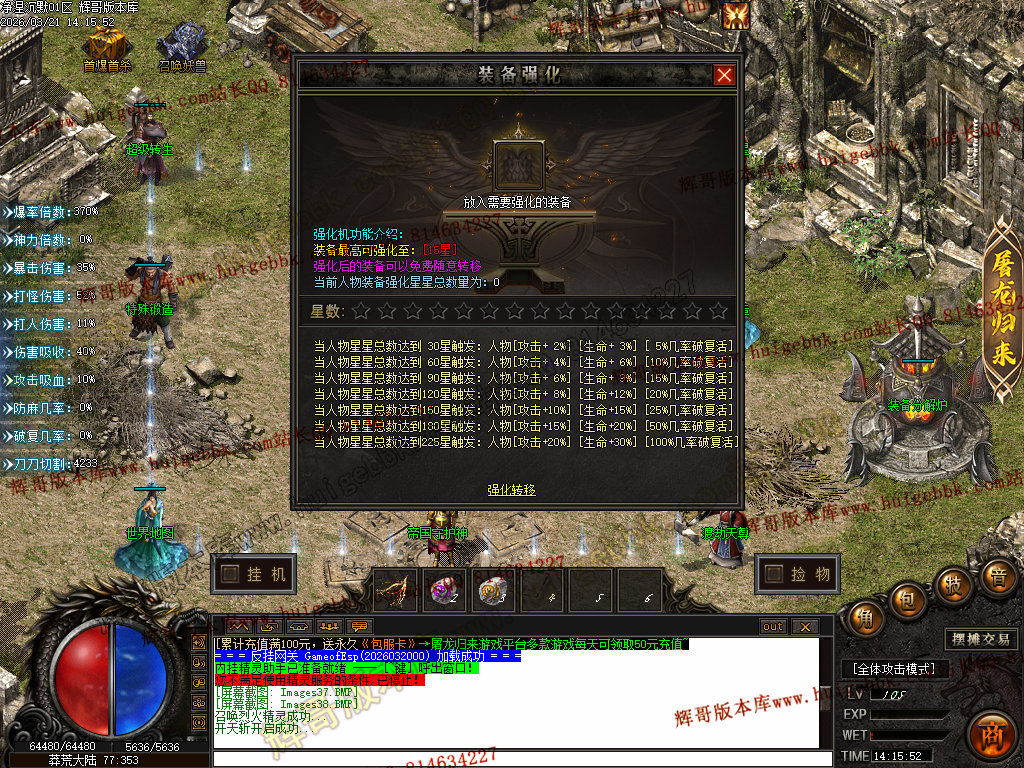1024x768 pixels.
Task: Click the chat input field
Action: coord(520,759)
